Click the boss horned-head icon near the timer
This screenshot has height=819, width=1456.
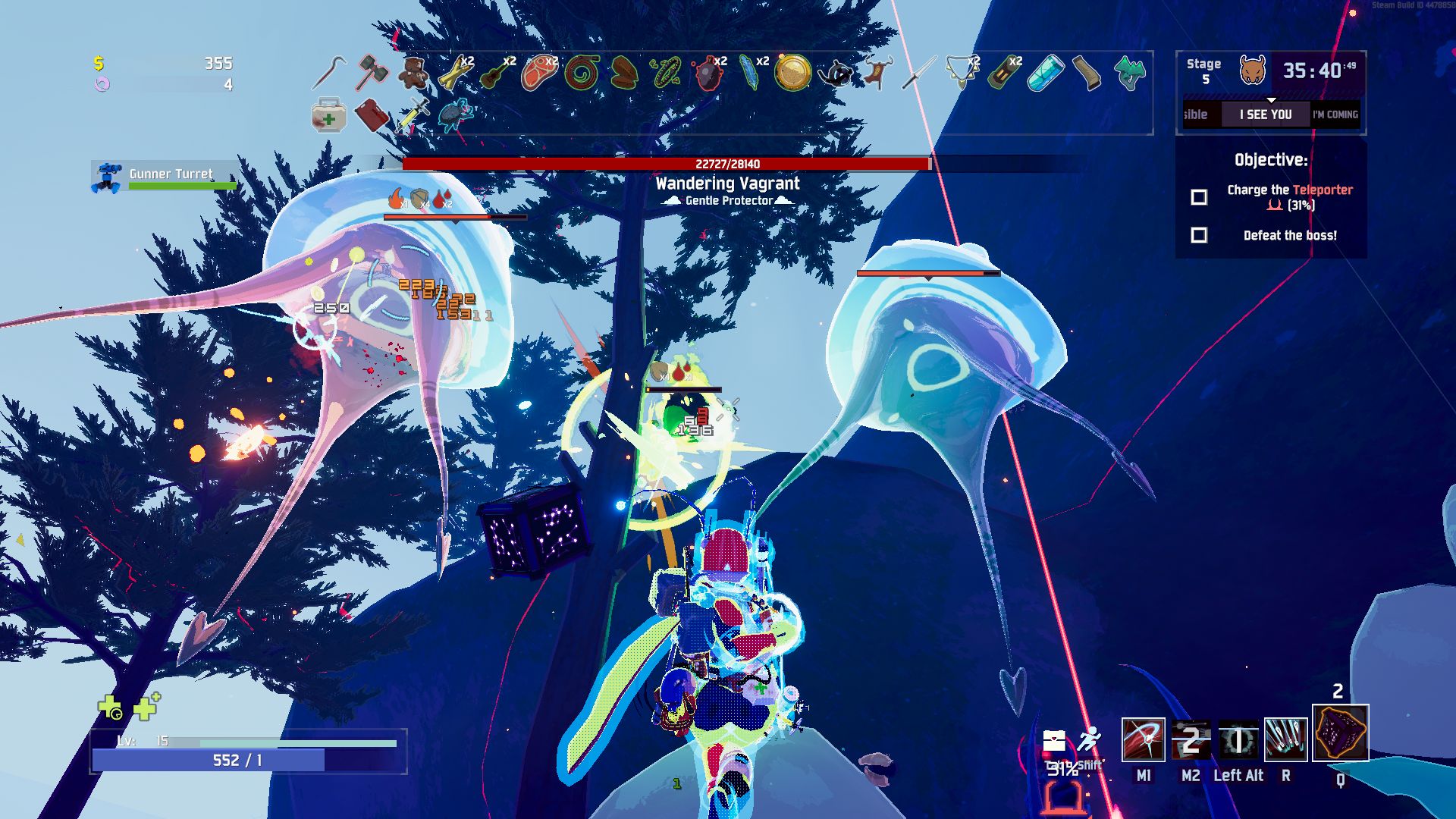(x=1254, y=70)
